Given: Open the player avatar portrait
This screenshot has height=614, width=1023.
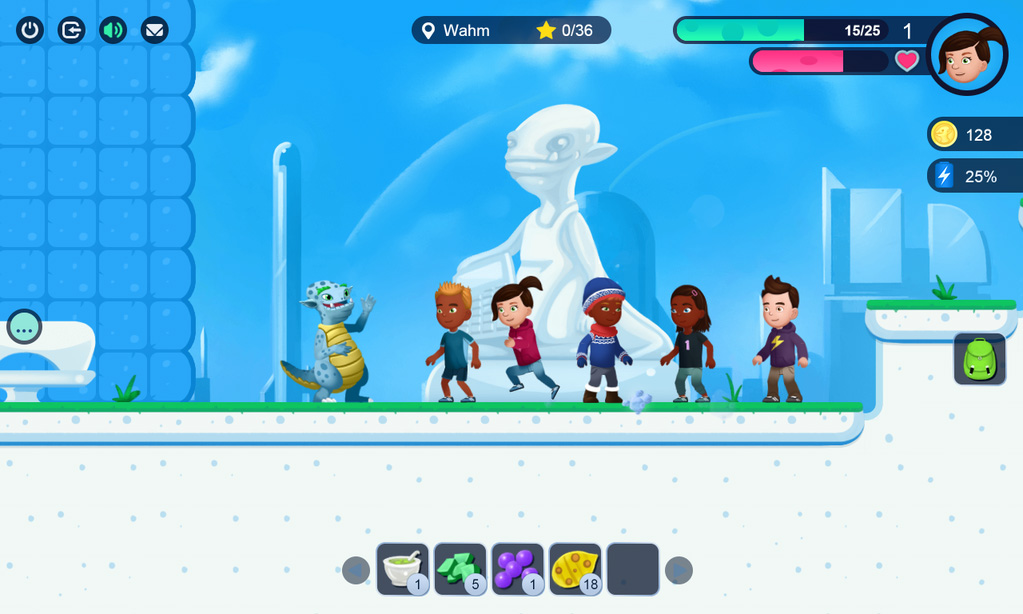Looking at the screenshot, I should coord(967,55).
